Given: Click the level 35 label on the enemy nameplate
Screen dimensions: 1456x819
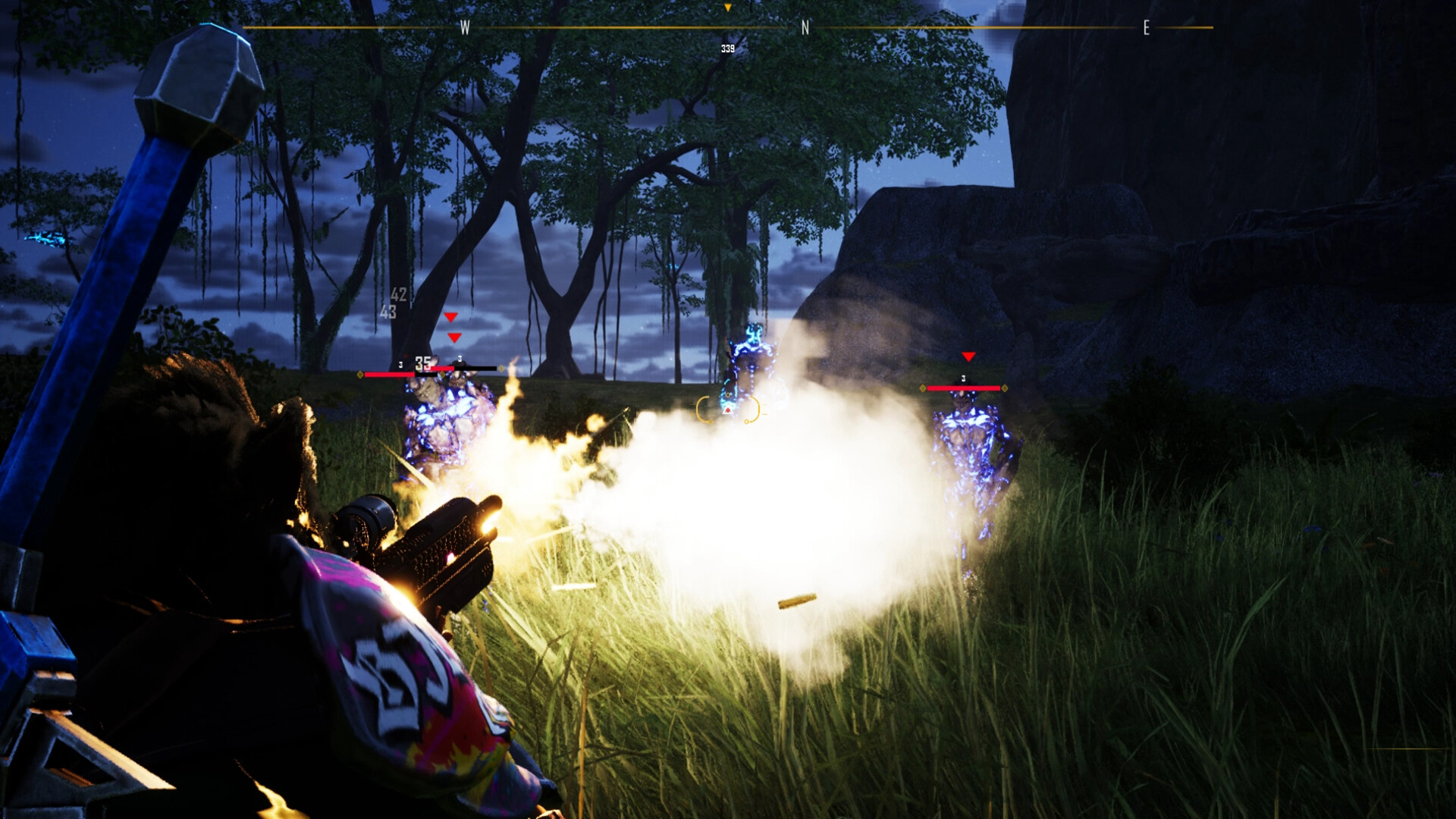Looking at the screenshot, I should click(423, 362).
